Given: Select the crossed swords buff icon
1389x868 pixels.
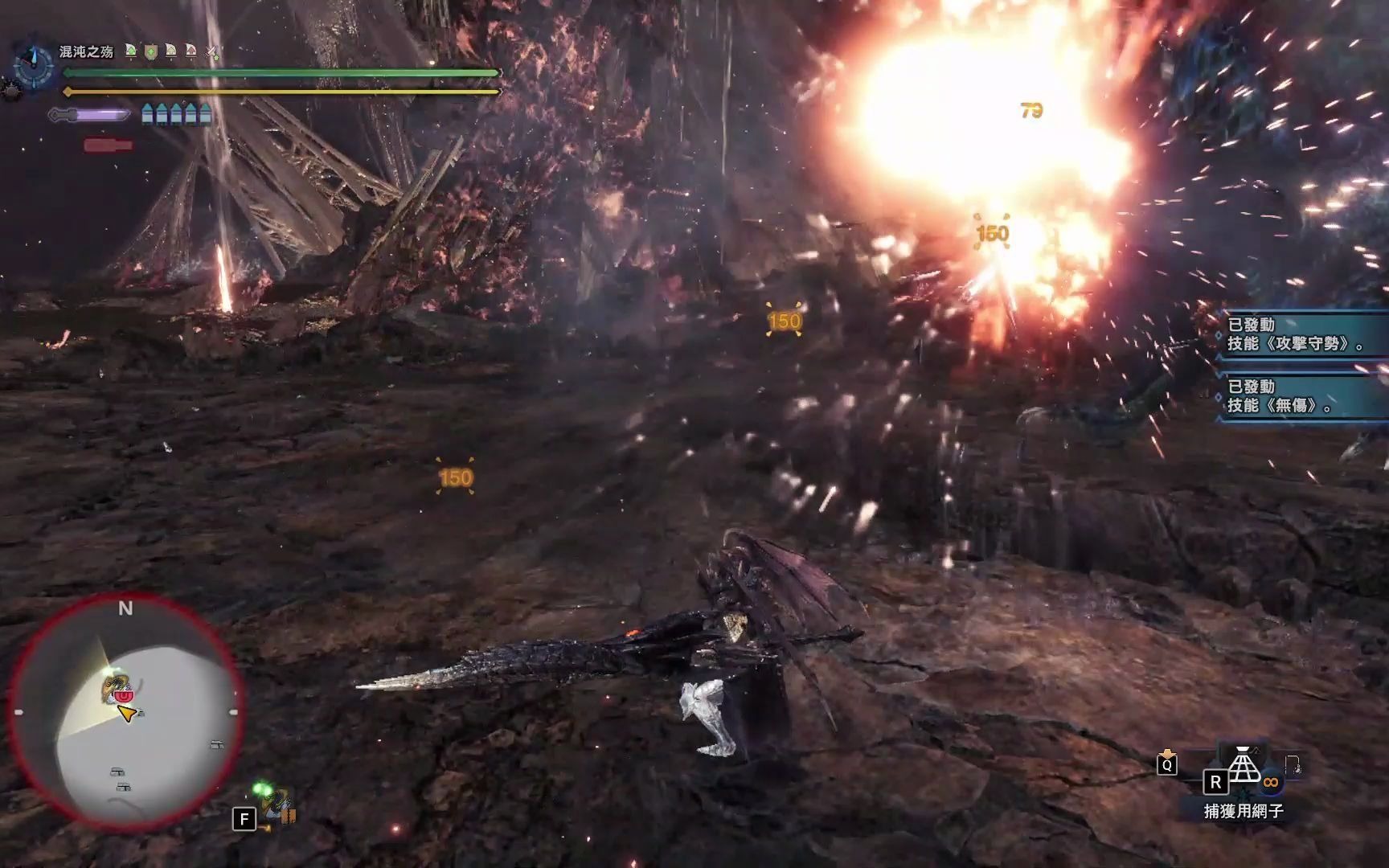Looking at the screenshot, I should (x=212, y=51).
